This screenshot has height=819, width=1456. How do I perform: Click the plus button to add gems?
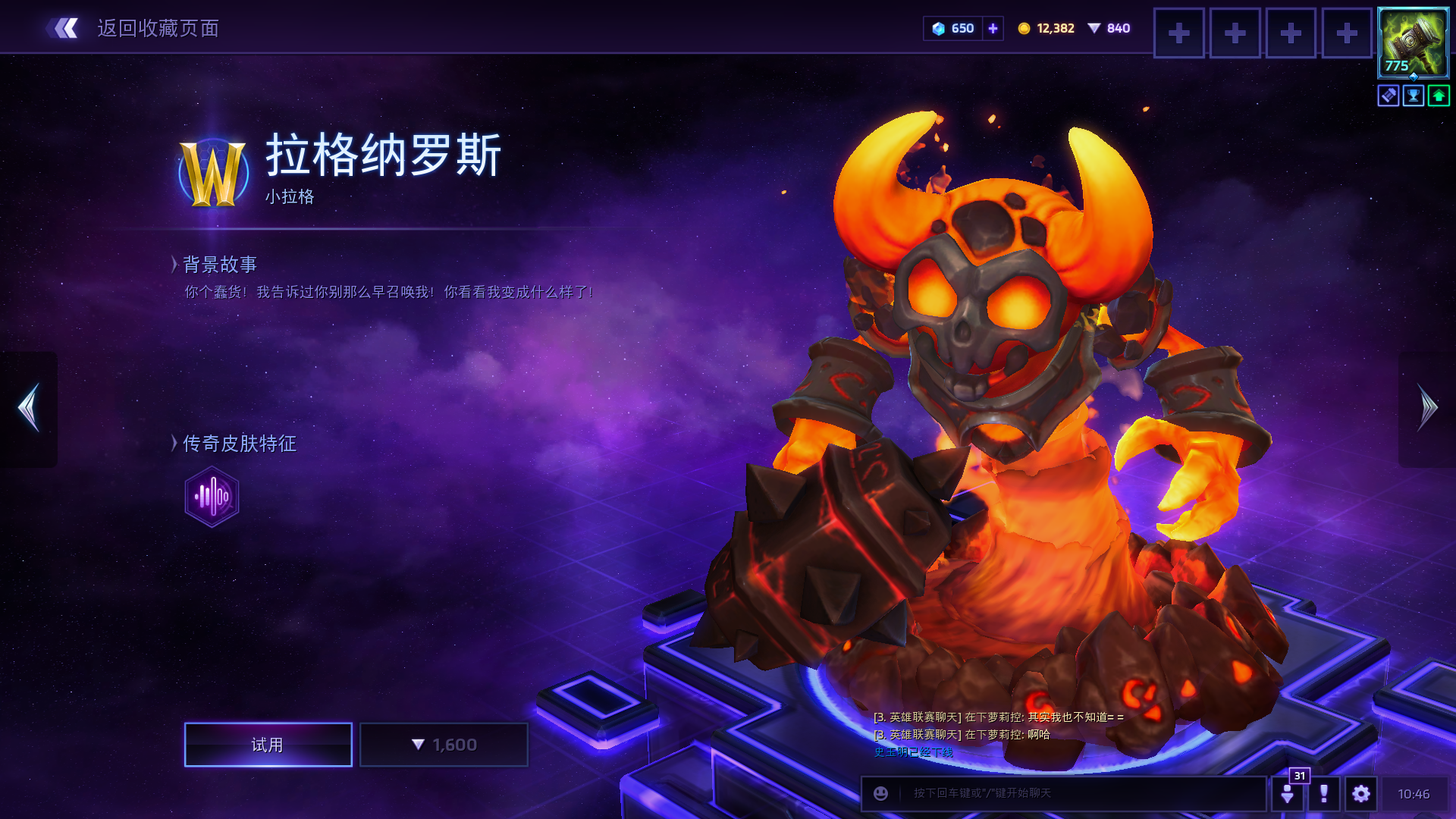pos(993,29)
